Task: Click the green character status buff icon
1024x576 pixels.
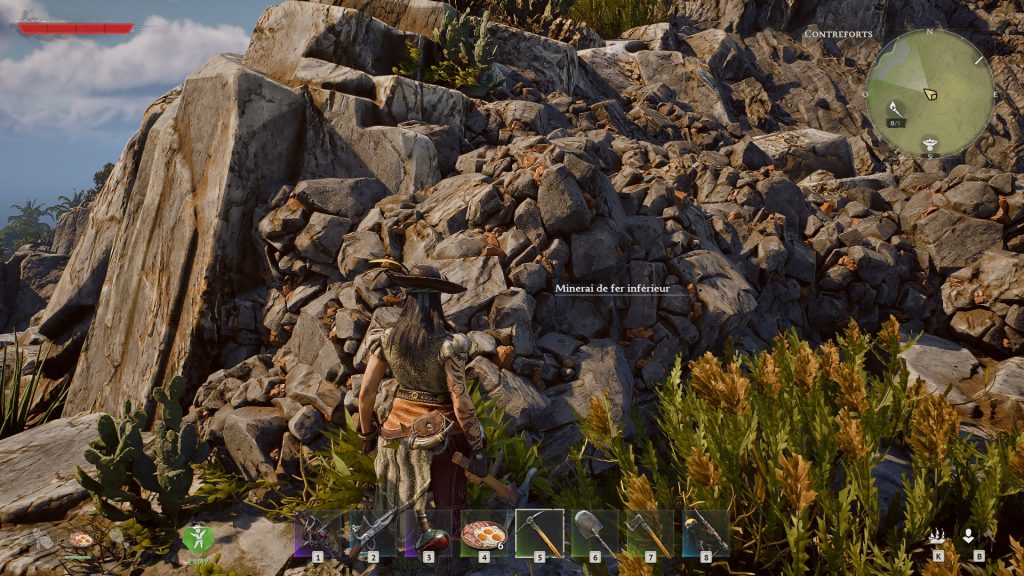Action: pos(197,538)
